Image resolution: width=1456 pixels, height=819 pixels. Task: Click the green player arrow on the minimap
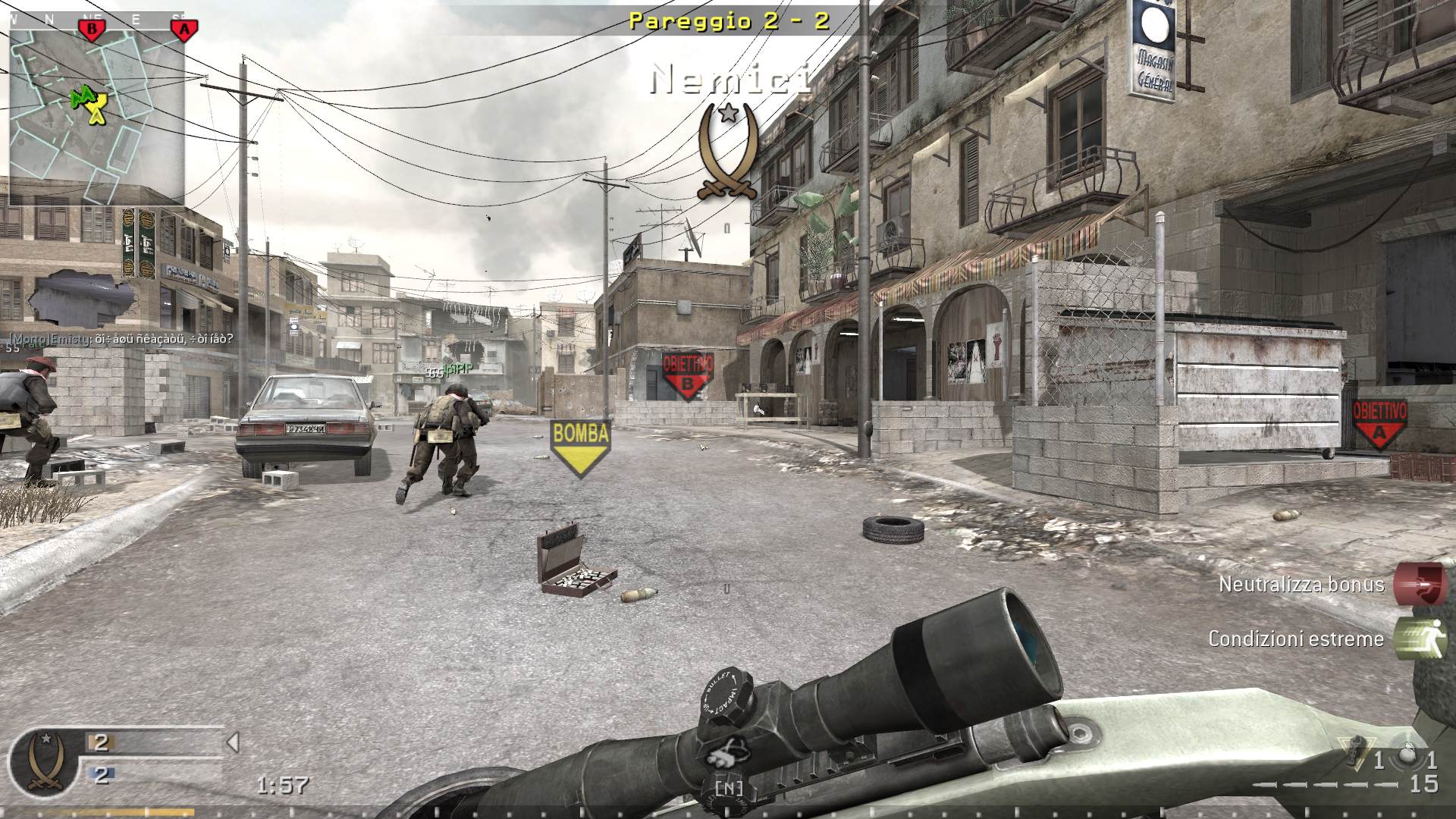coord(83,97)
